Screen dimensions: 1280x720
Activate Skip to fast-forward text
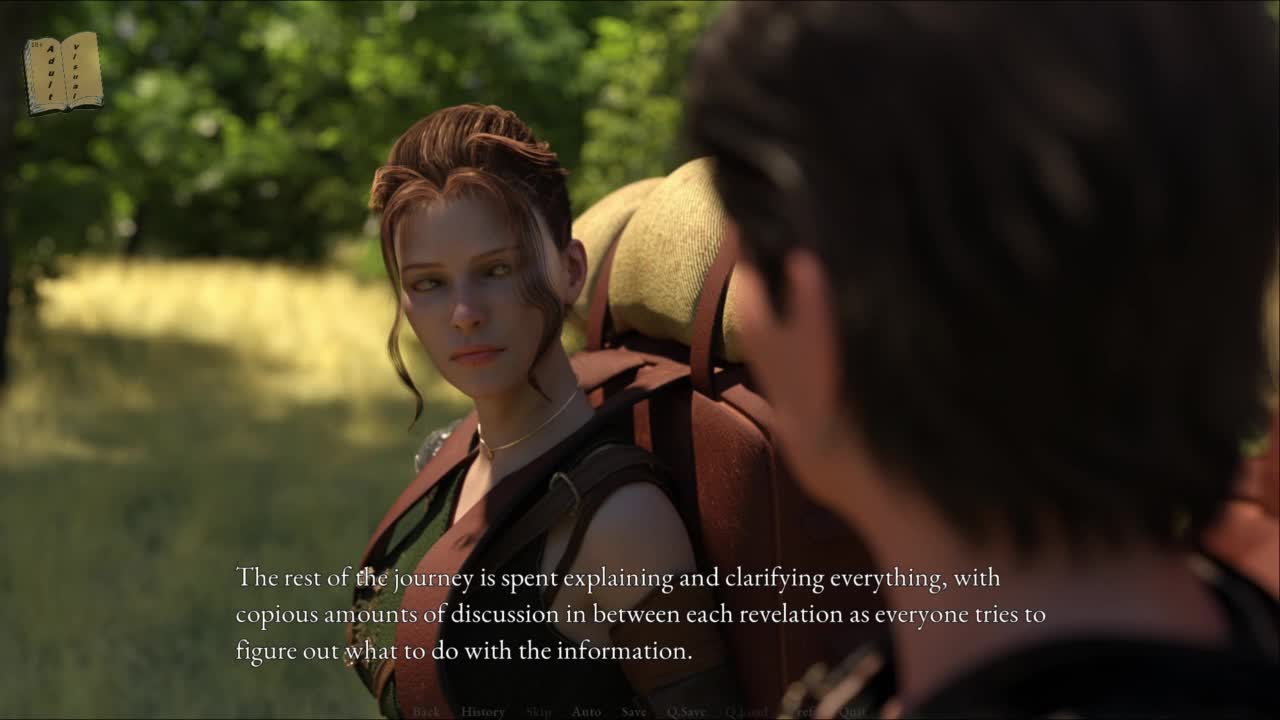(x=538, y=712)
